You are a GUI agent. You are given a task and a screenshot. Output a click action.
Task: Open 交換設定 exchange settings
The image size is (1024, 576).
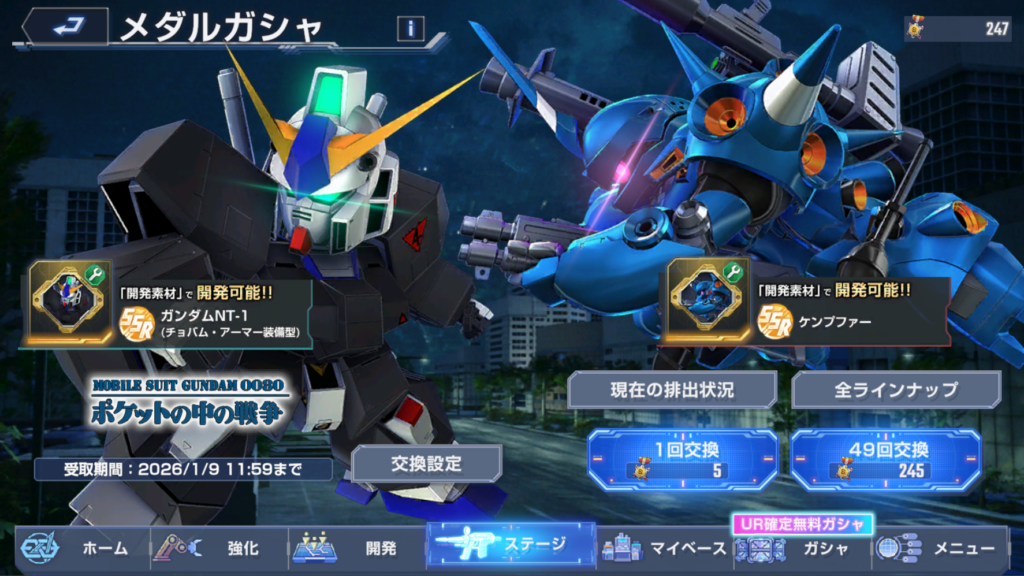click(426, 463)
